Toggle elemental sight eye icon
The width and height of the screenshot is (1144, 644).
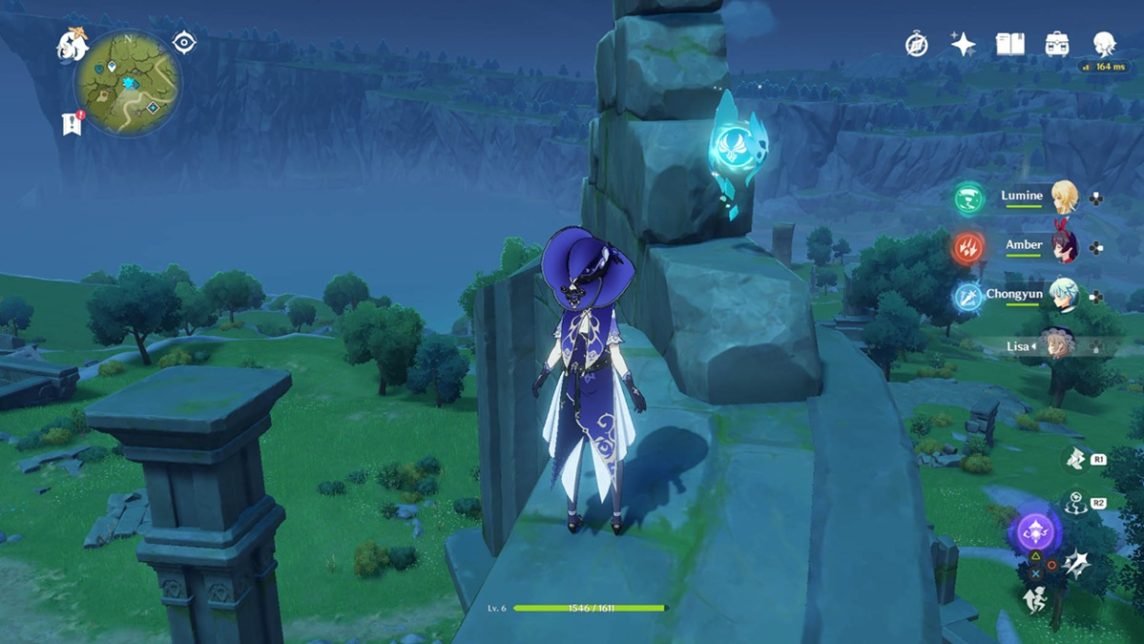pyautogui.click(x=184, y=42)
